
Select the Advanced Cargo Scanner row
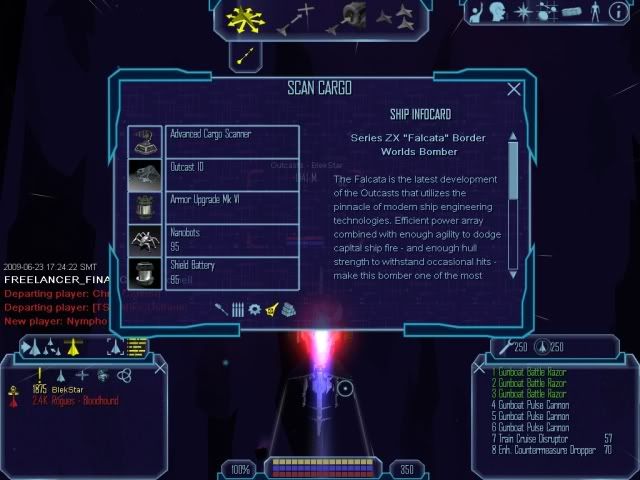pos(213,141)
